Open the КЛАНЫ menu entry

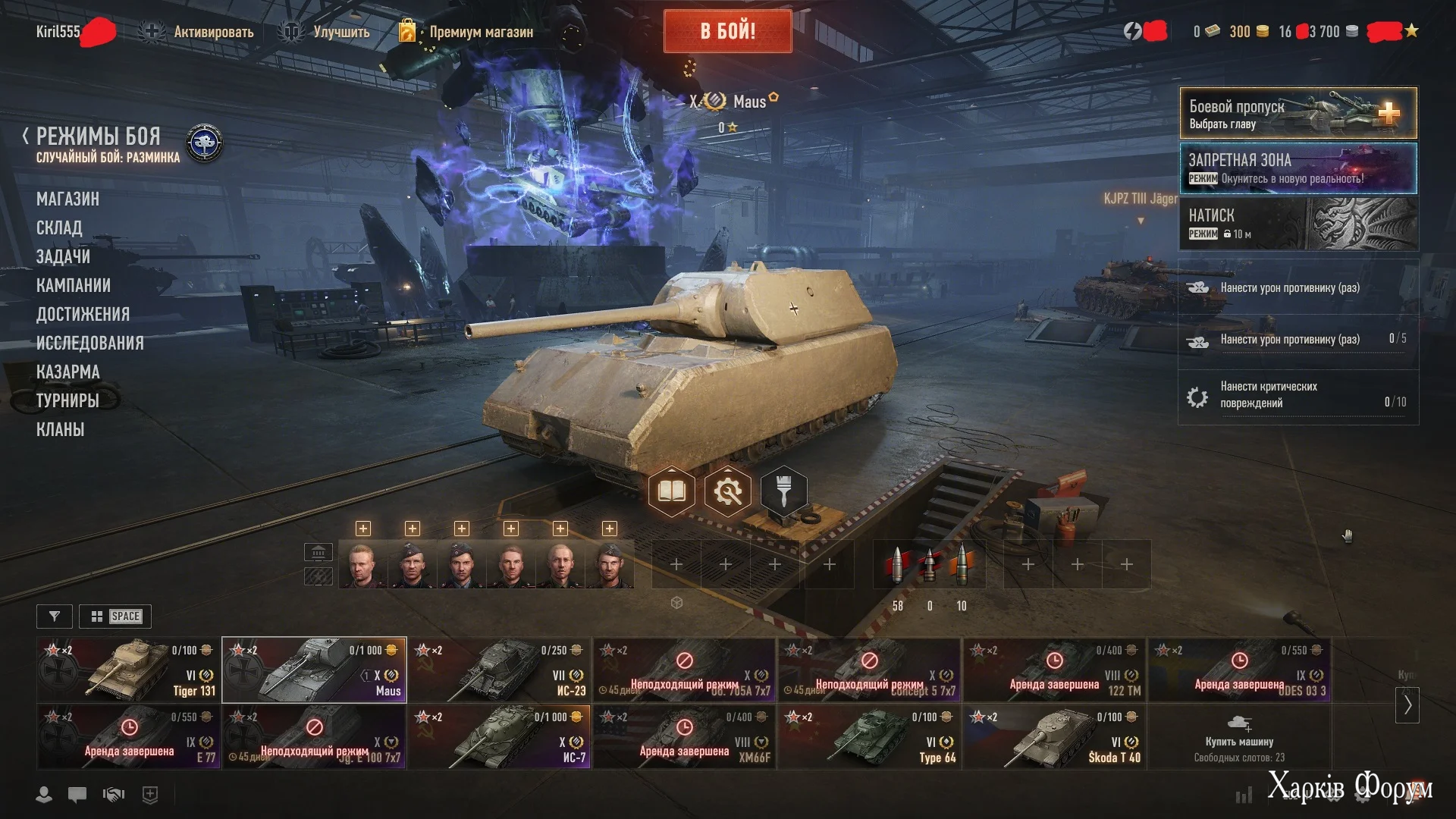coord(60,430)
